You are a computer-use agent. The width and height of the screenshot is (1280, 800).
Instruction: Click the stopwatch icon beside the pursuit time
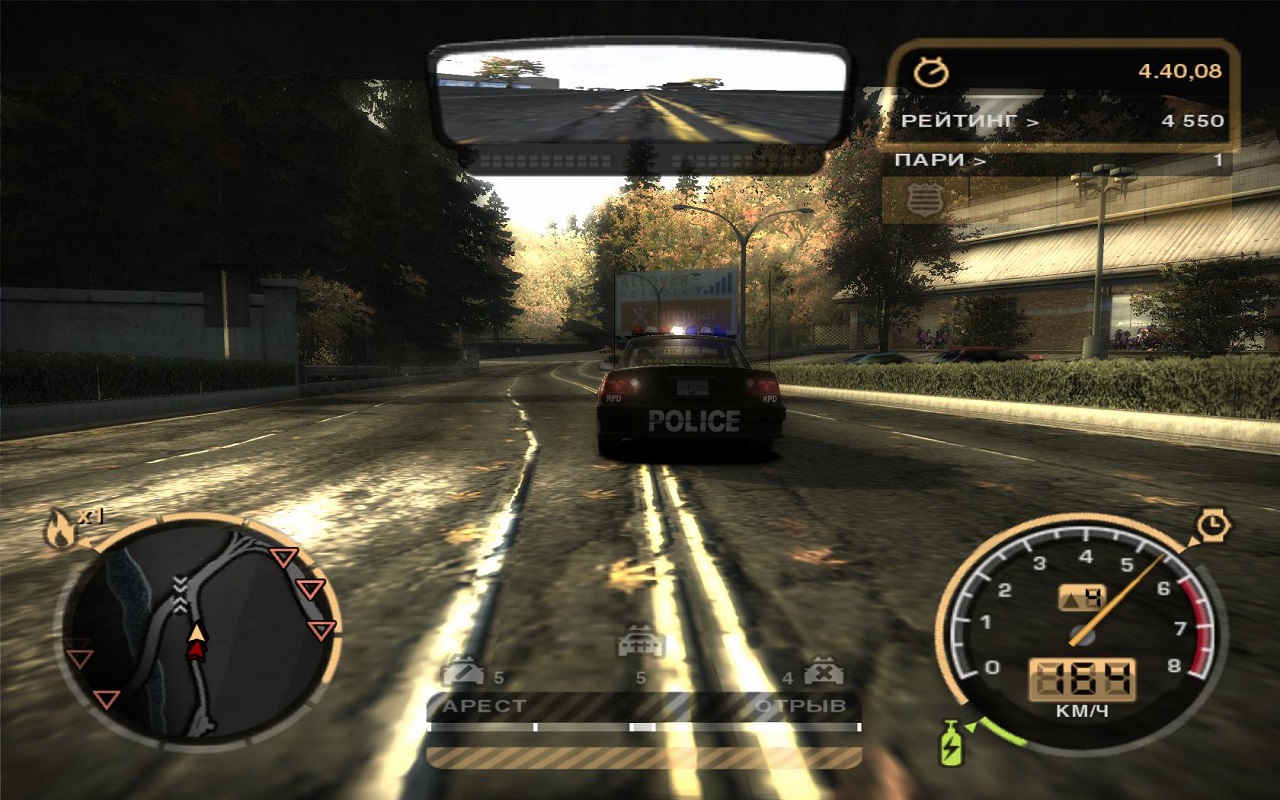(x=931, y=71)
